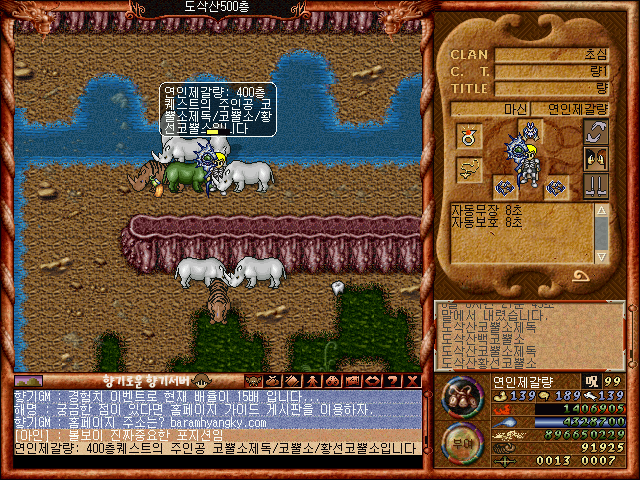The height and width of the screenshot is (480, 640).
Task: Click the pair of boots button
Action: click(x=596, y=185)
